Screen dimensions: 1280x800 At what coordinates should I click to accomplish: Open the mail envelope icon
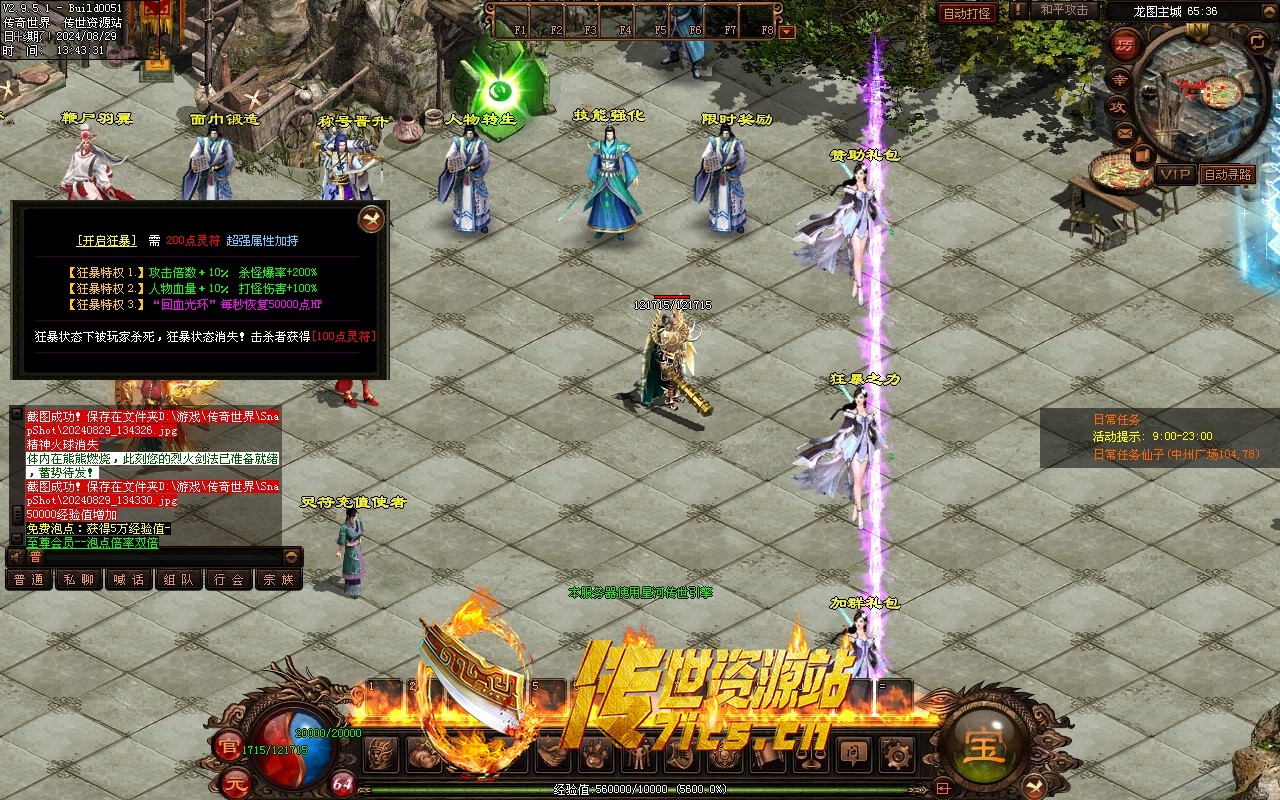pyautogui.click(x=1124, y=132)
